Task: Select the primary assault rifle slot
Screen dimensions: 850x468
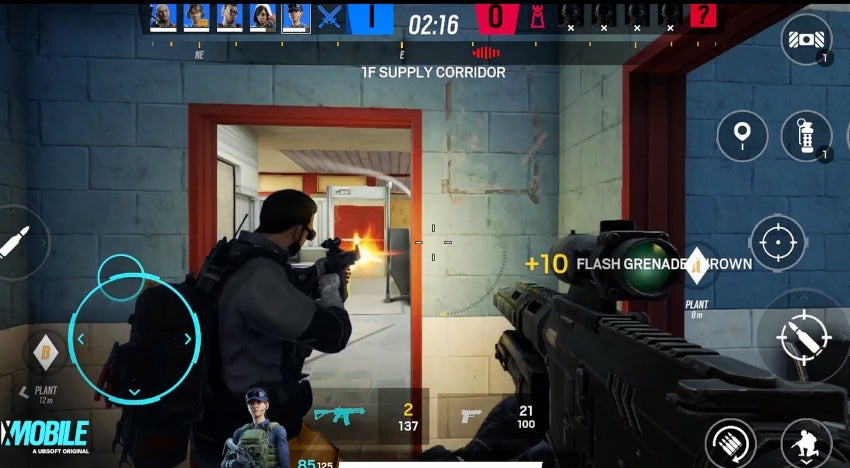Action: pos(340,413)
